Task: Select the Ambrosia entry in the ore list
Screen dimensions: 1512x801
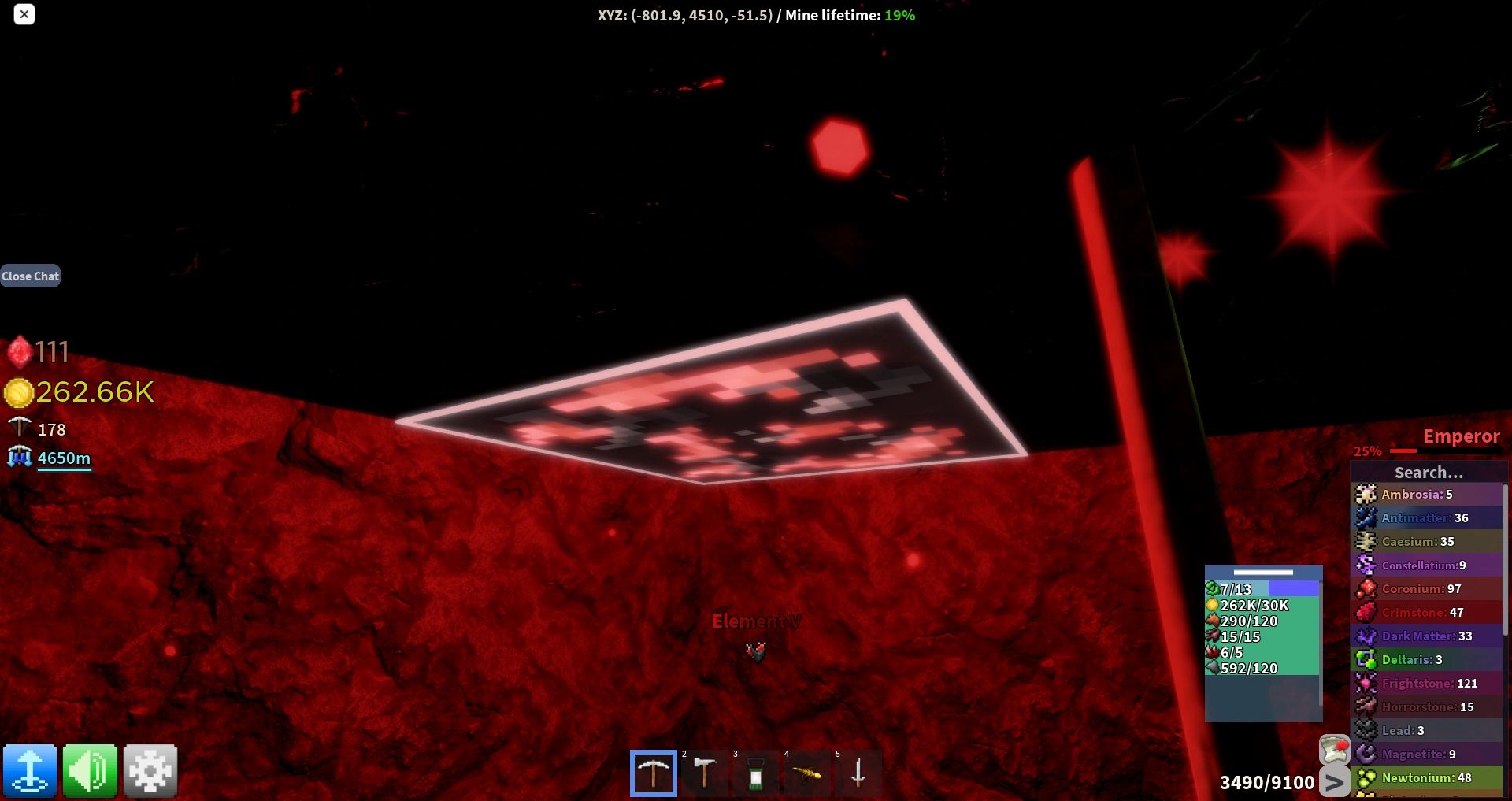Action: pos(1417,494)
